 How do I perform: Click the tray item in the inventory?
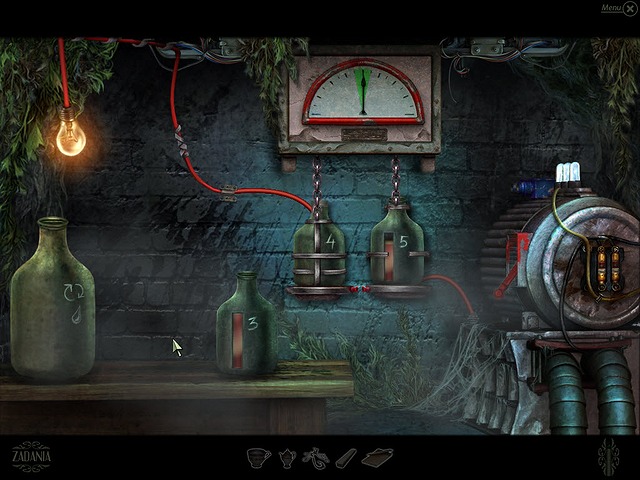tap(377, 457)
